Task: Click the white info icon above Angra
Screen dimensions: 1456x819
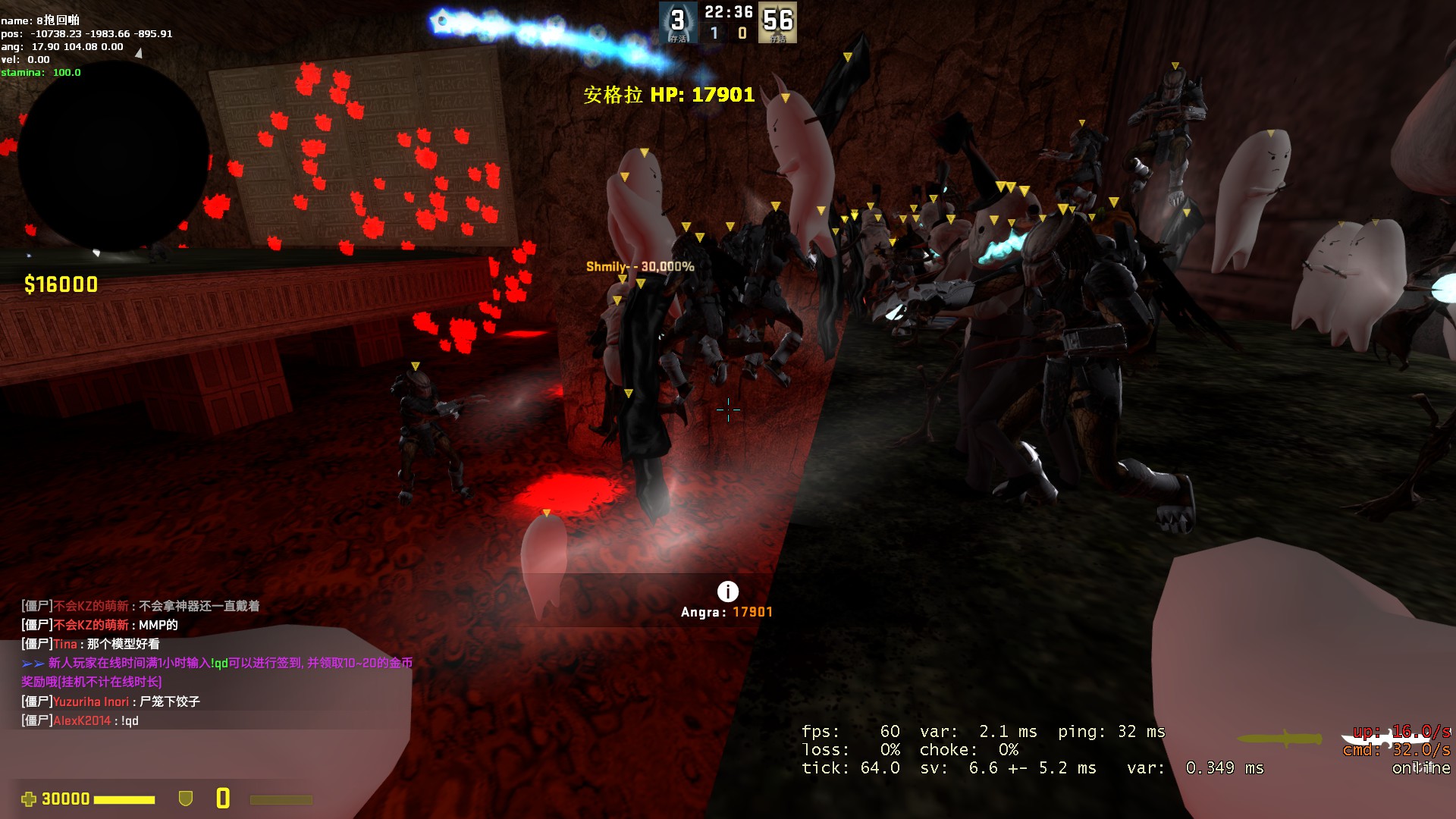Action: coord(727,591)
